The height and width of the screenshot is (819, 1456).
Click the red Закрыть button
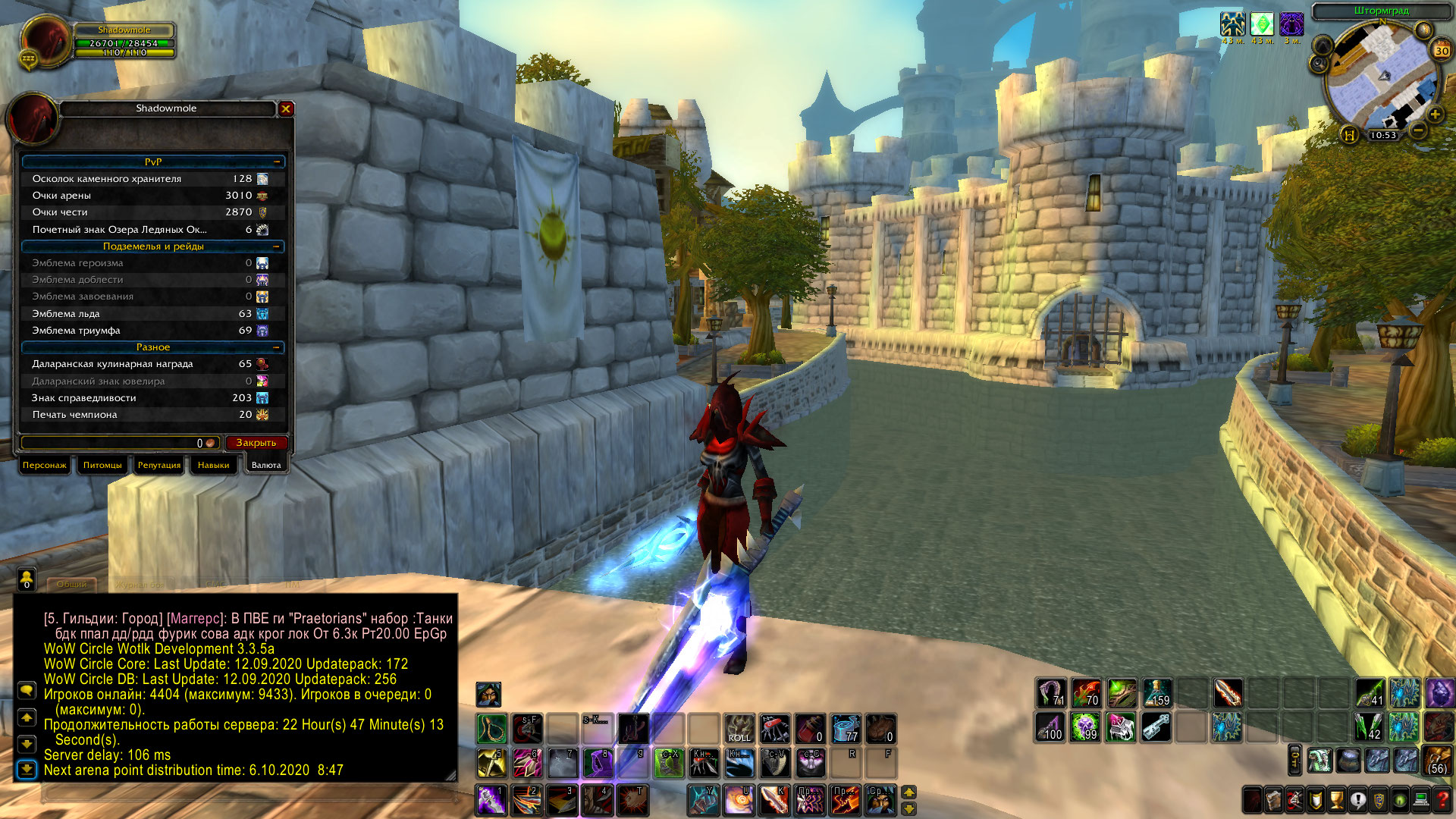[256, 443]
